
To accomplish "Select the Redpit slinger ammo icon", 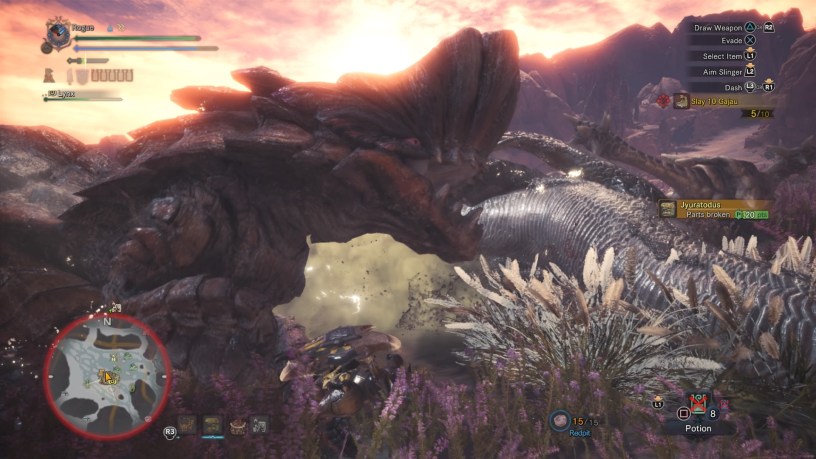I will pyautogui.click(x=559, y=422).
